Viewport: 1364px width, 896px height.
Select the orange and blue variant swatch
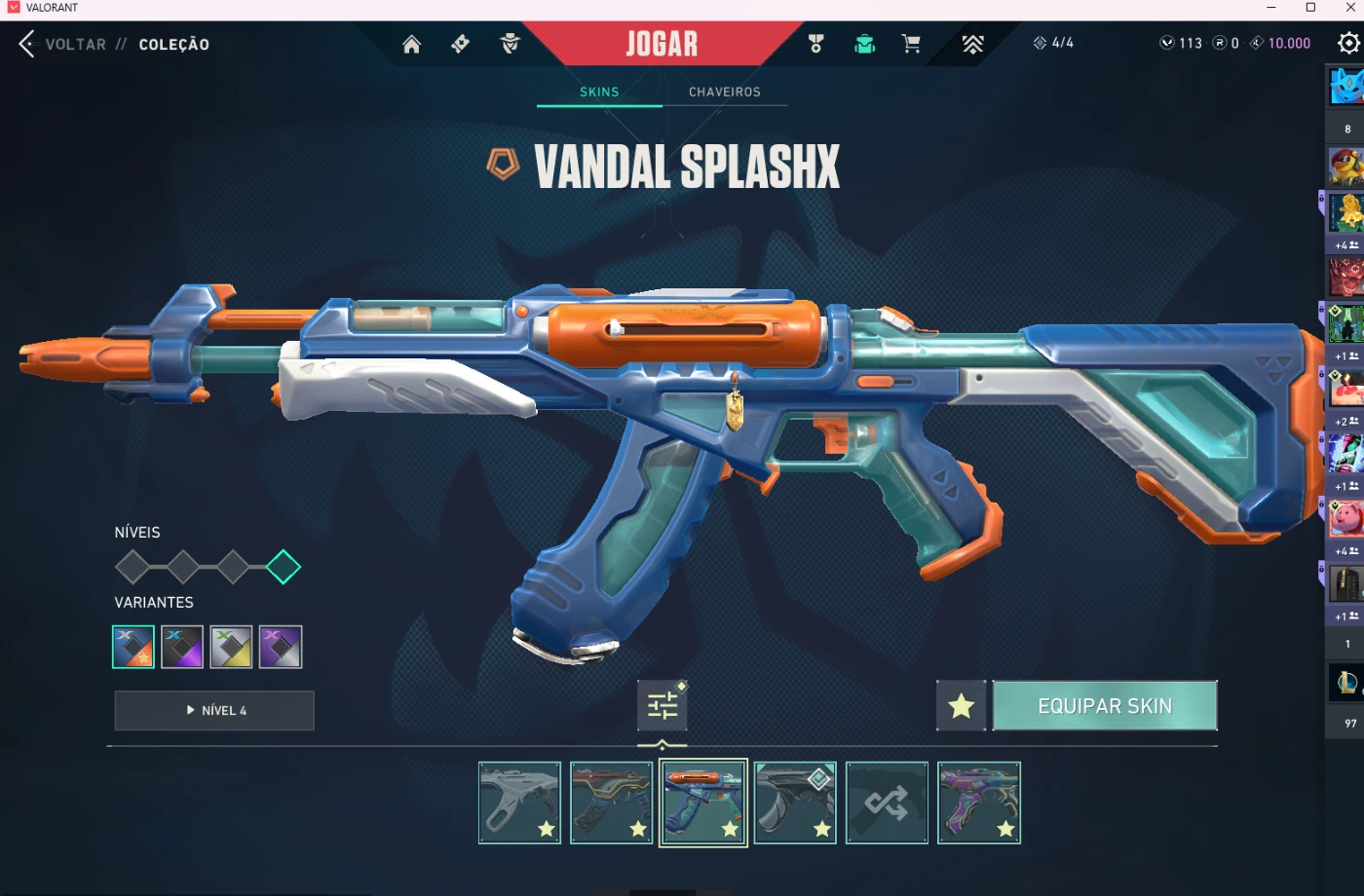(133, 647)
